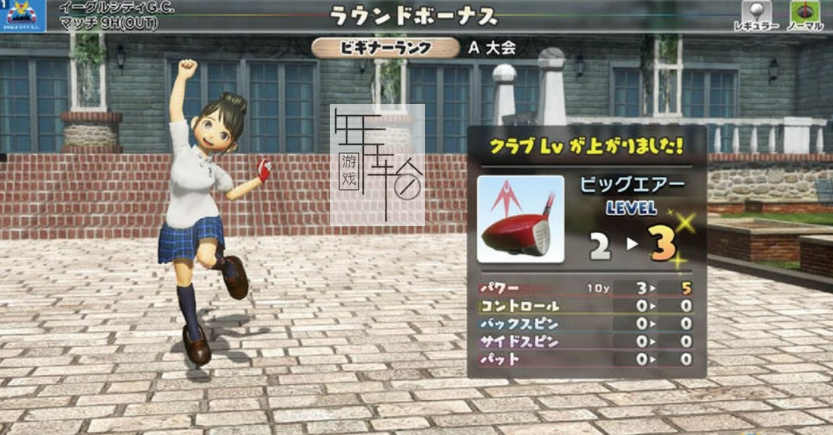This screenshot has height=435, width=833.
Task: Select the パット stat row
Action: point(587,359)
